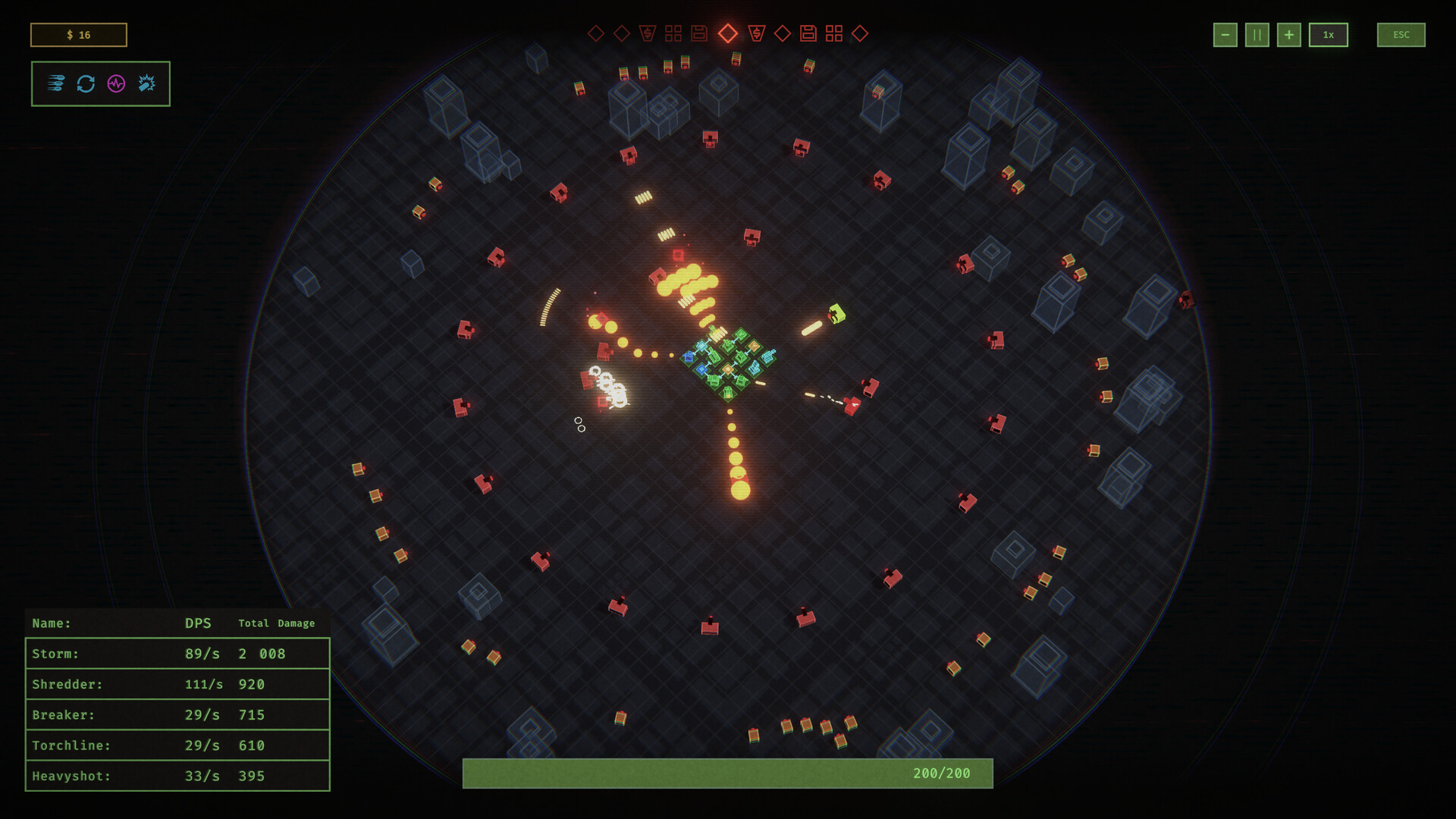Screen dimensions: 1456x819
Task: Select the highlighted orange diamond wave marker
Action: pos(728,33)
